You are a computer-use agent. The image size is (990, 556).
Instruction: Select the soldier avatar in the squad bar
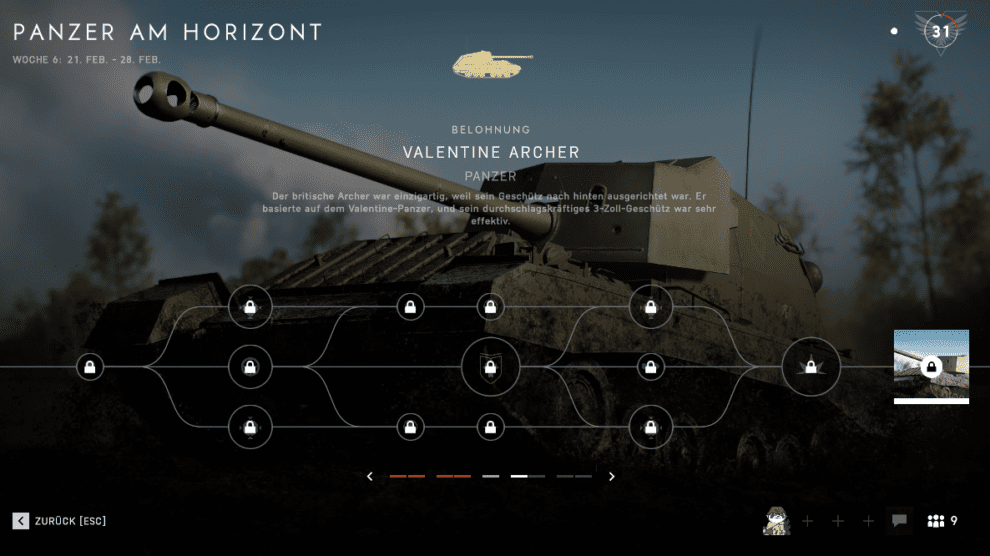[x=777, y=521]
